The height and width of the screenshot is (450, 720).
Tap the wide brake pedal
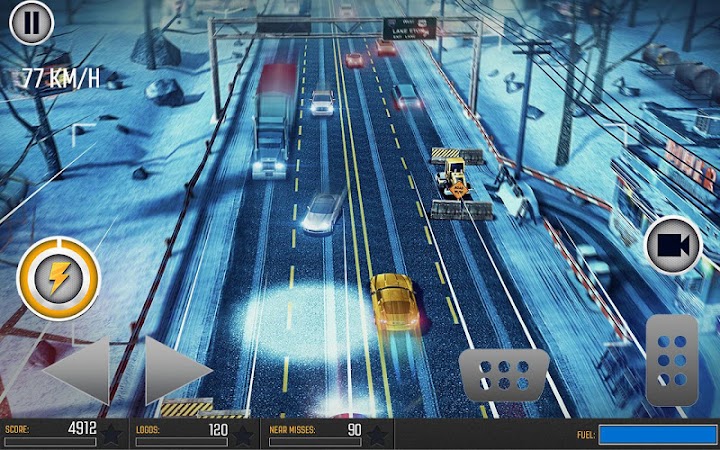coord(504,375)
